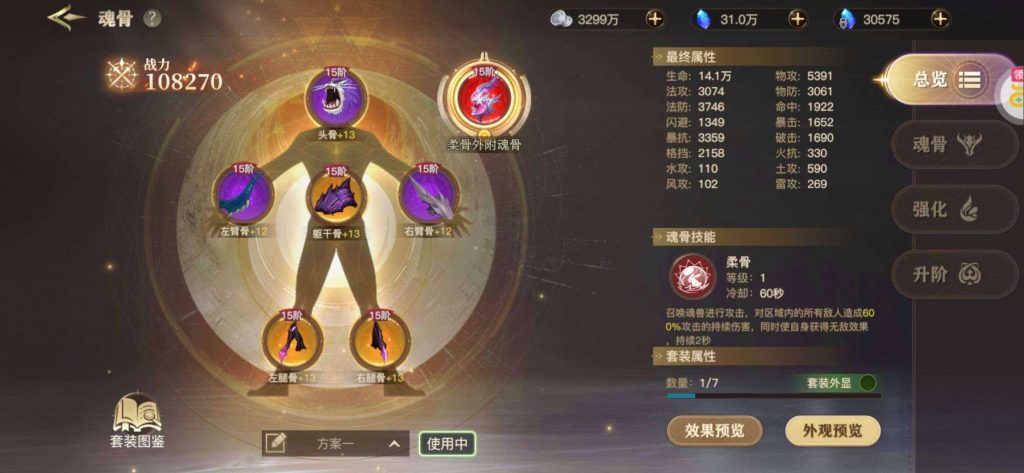
Task: Open the help question mark icon
Action: (x=152, y=18)
